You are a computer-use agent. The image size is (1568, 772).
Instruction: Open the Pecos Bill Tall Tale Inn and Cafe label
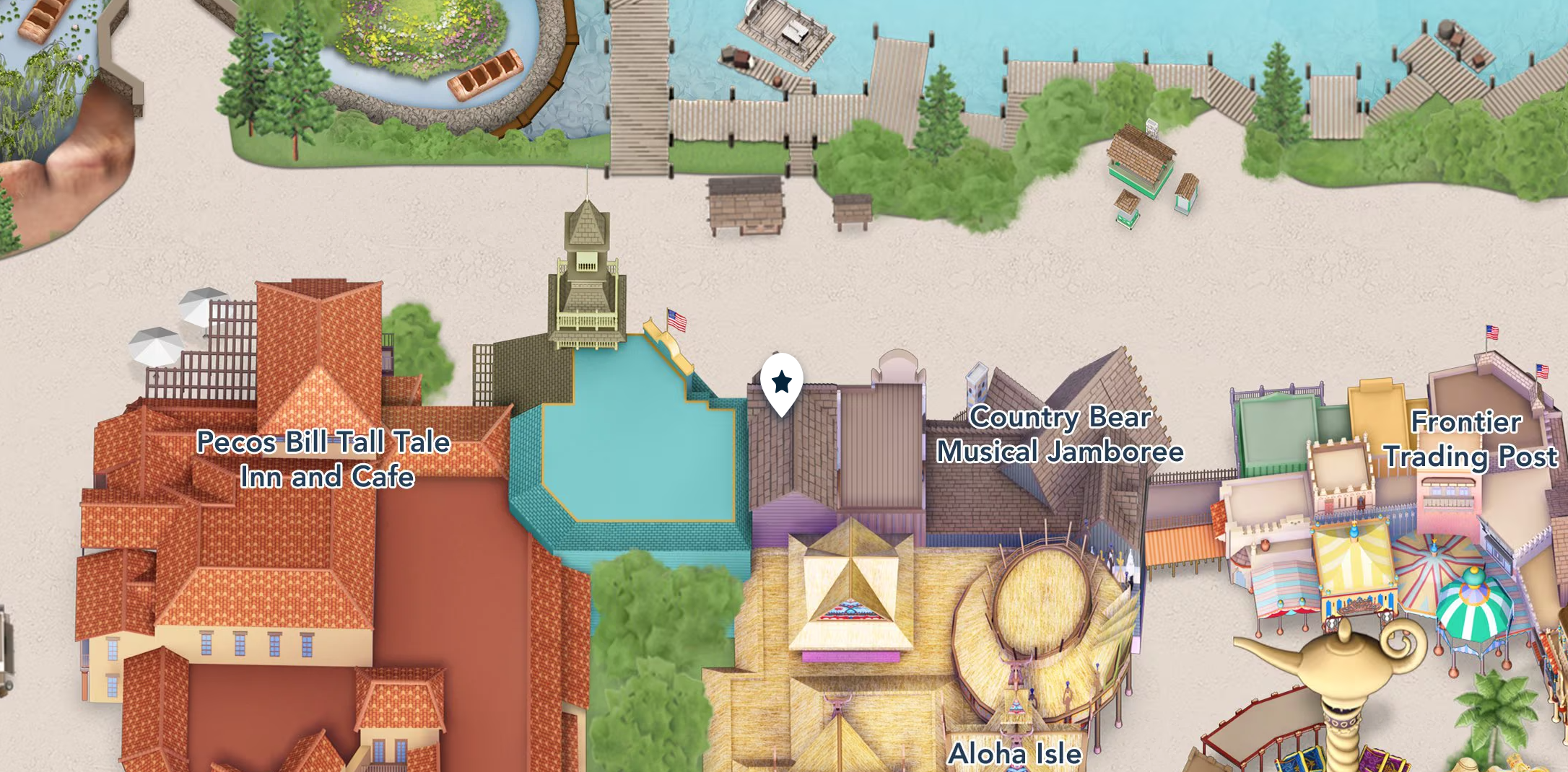[x=325, y=459]
